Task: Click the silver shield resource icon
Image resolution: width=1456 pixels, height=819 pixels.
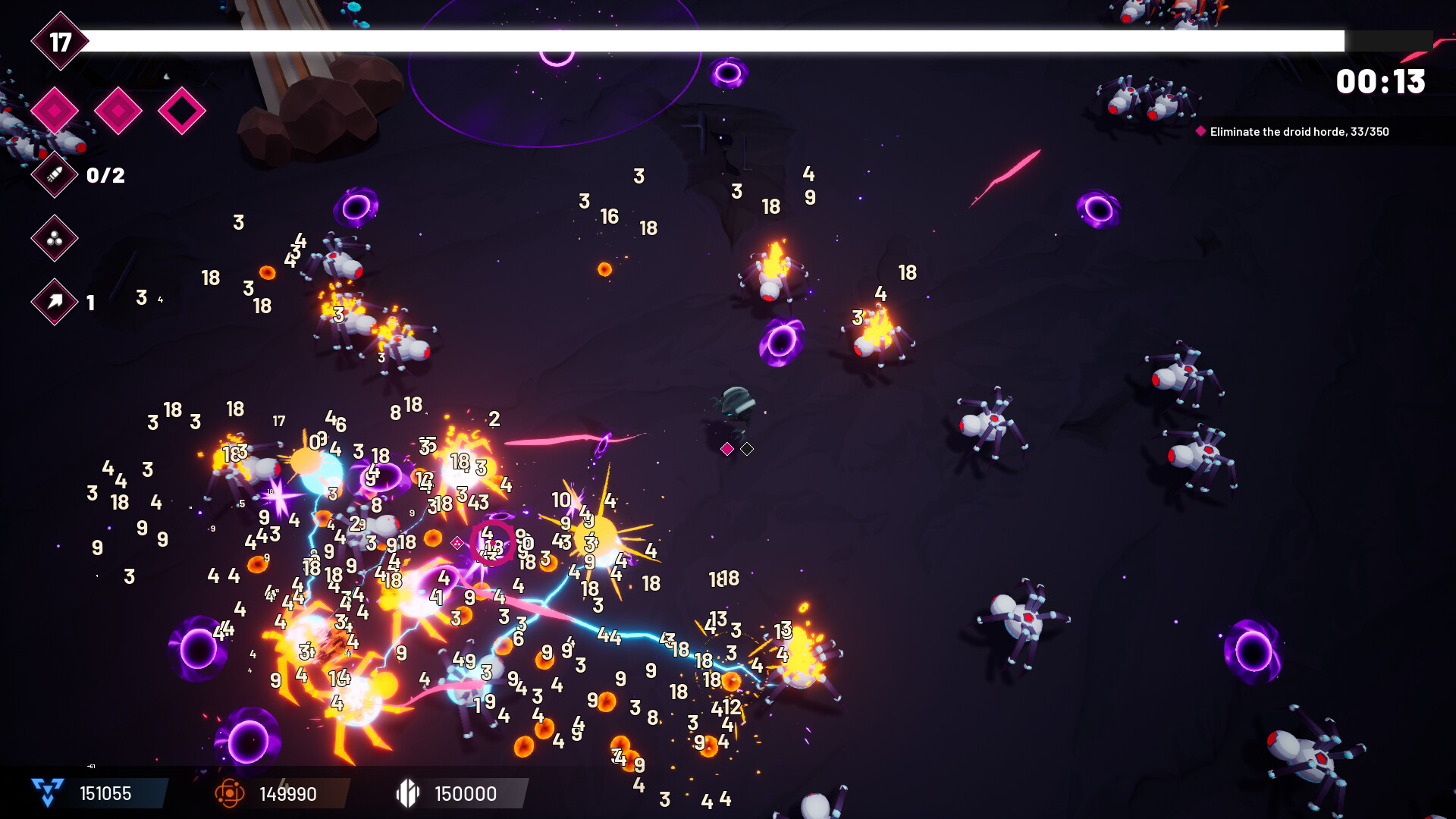Action: (408, 794)
